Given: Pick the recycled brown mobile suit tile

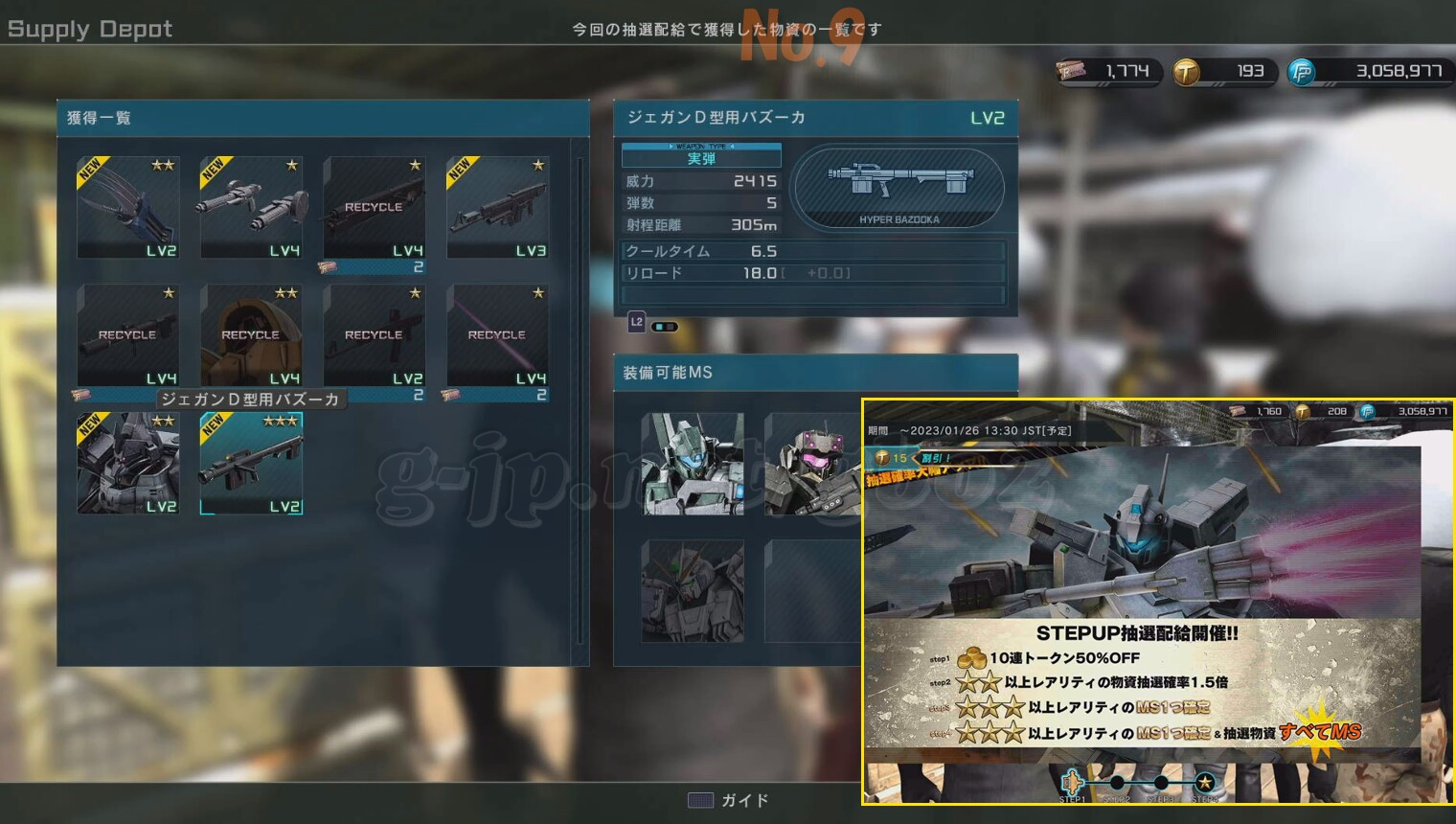Looking at the screenshot, I should point(251,335).
